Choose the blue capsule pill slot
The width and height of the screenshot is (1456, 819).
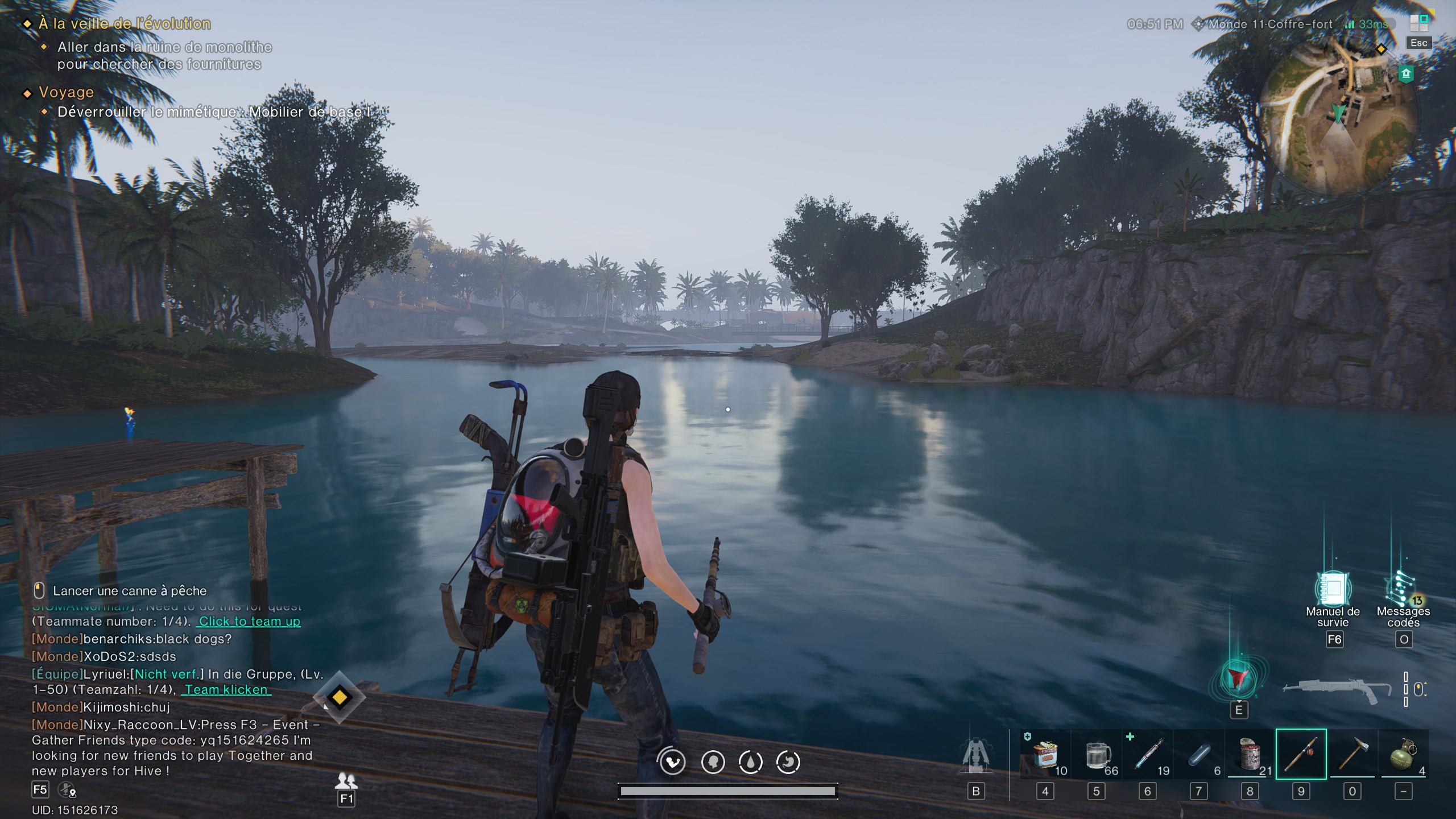click(1199, 754)
